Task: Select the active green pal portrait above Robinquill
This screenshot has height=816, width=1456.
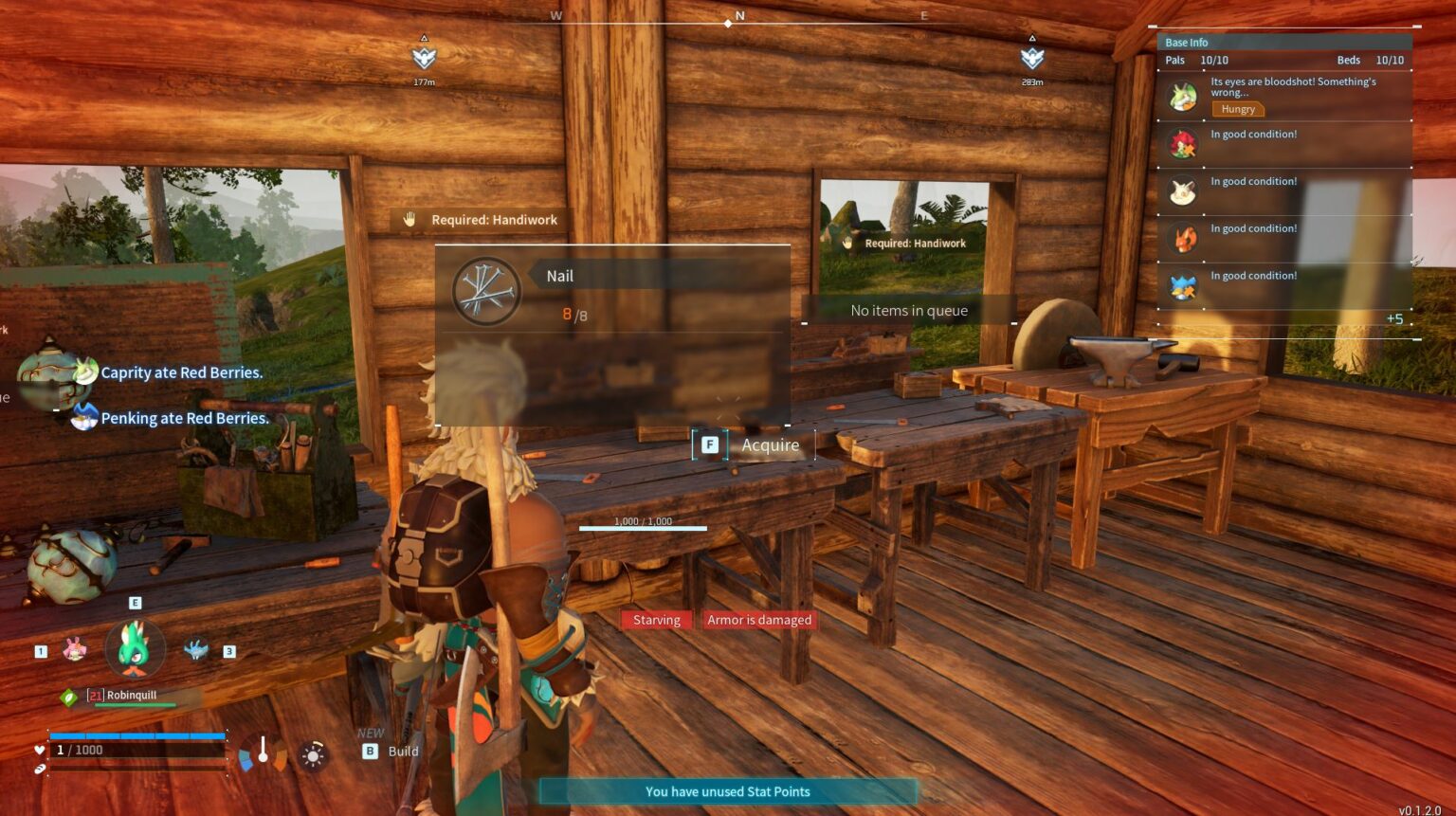Action: pos(135,648)
